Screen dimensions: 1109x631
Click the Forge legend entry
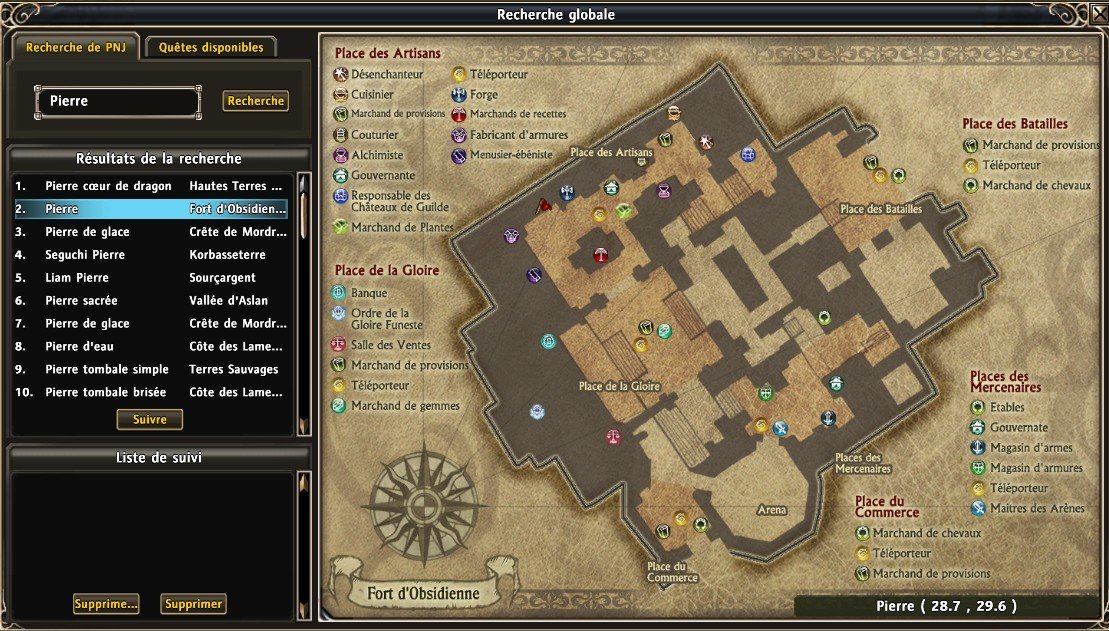[x=484, y=95]
